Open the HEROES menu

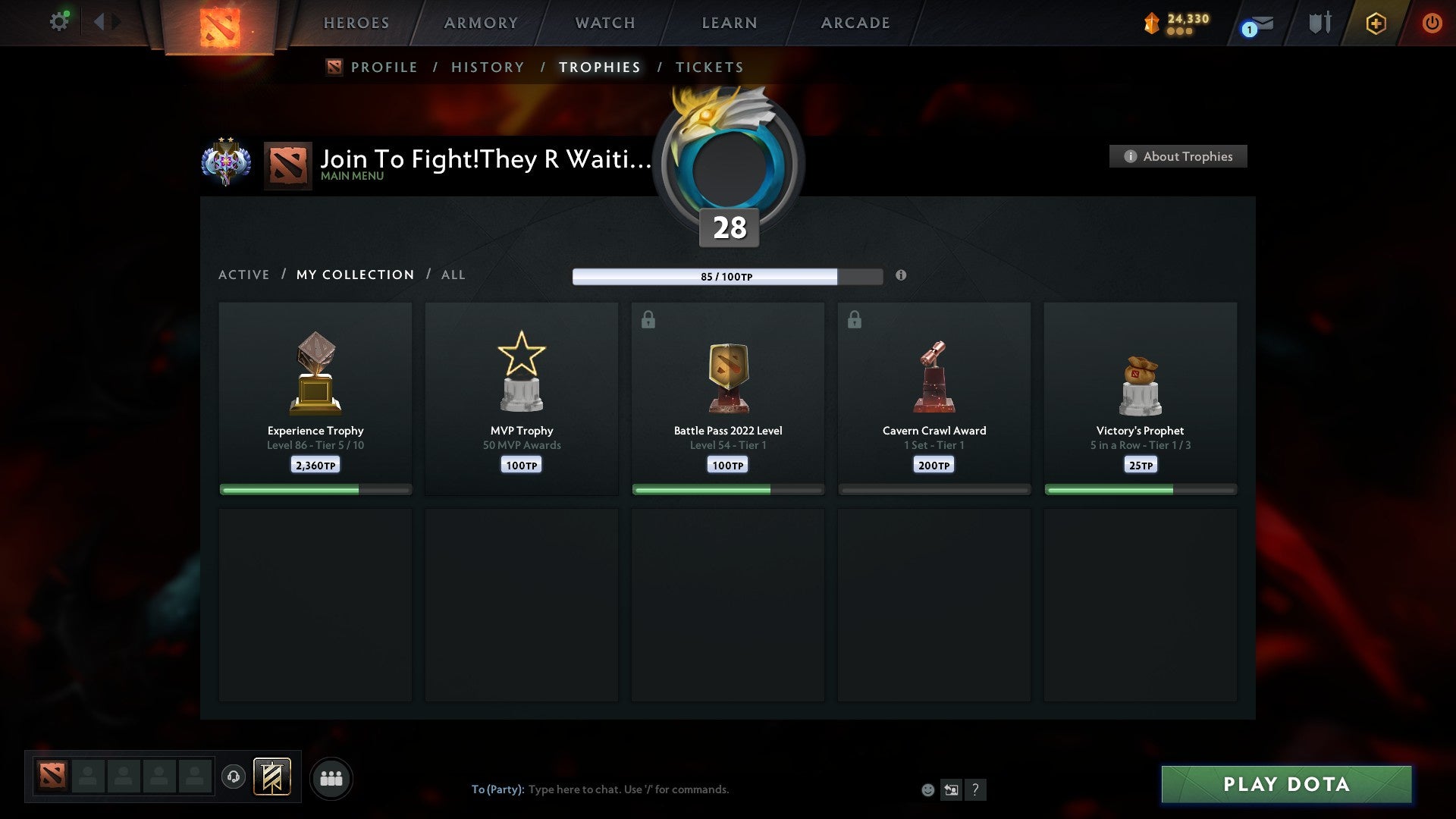(356, 23)
